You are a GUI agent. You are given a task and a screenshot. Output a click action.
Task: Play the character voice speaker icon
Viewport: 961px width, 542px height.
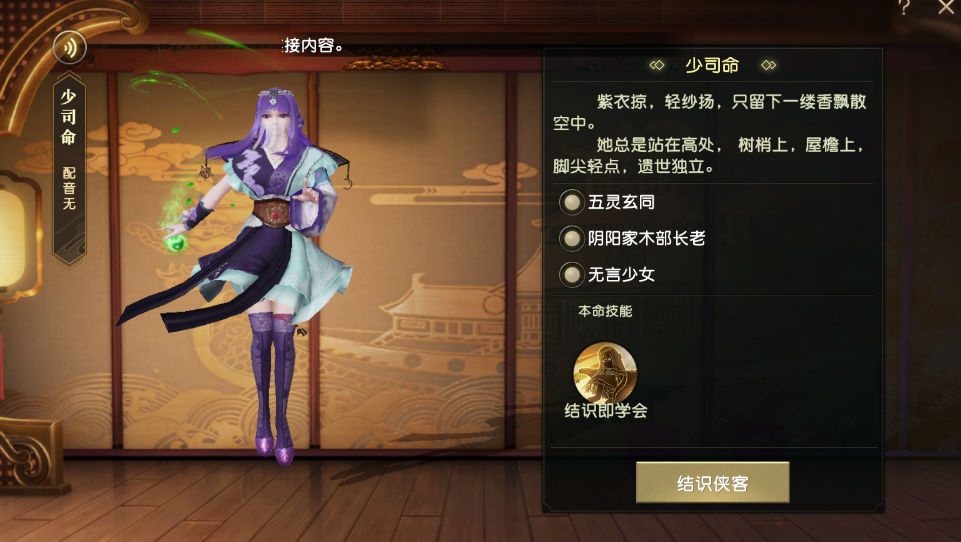click(x=70, y=47)
